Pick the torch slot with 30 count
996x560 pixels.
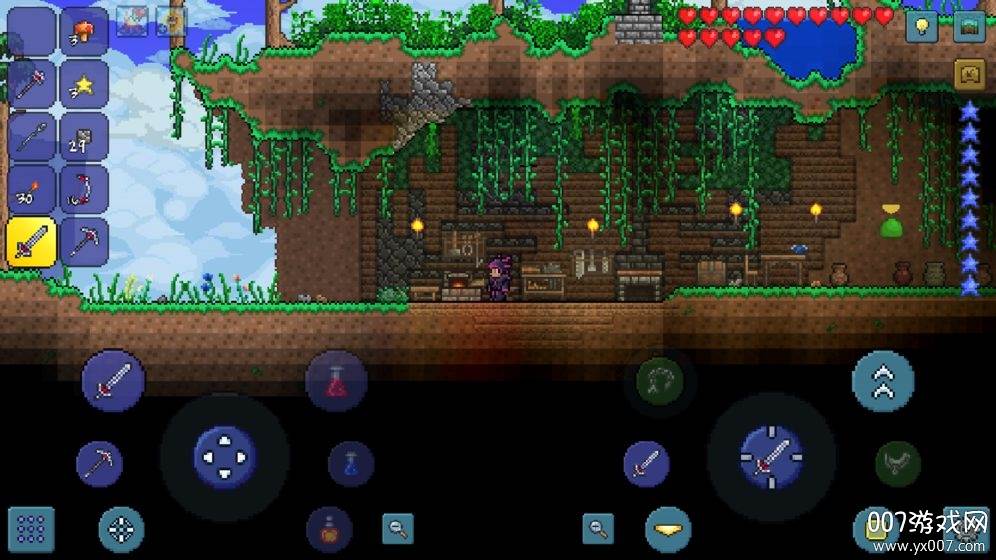(x=31, y=189)
